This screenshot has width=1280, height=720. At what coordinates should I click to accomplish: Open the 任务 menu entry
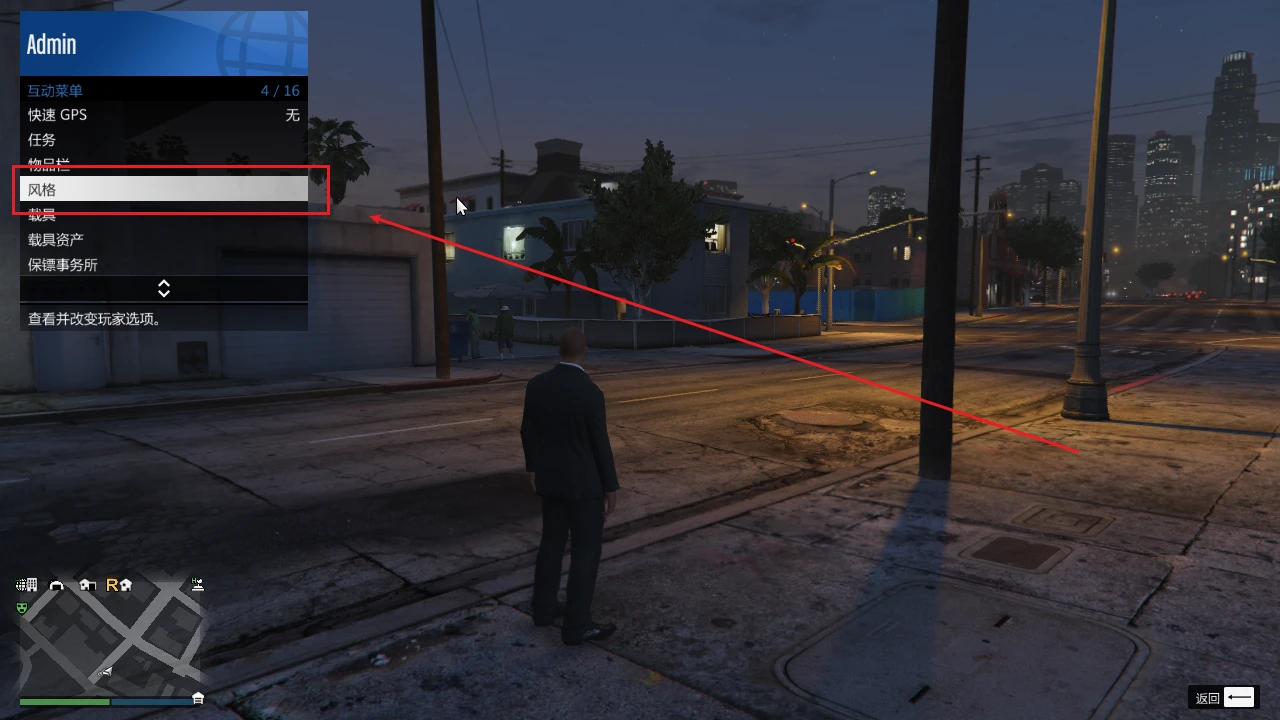point(163,139)
